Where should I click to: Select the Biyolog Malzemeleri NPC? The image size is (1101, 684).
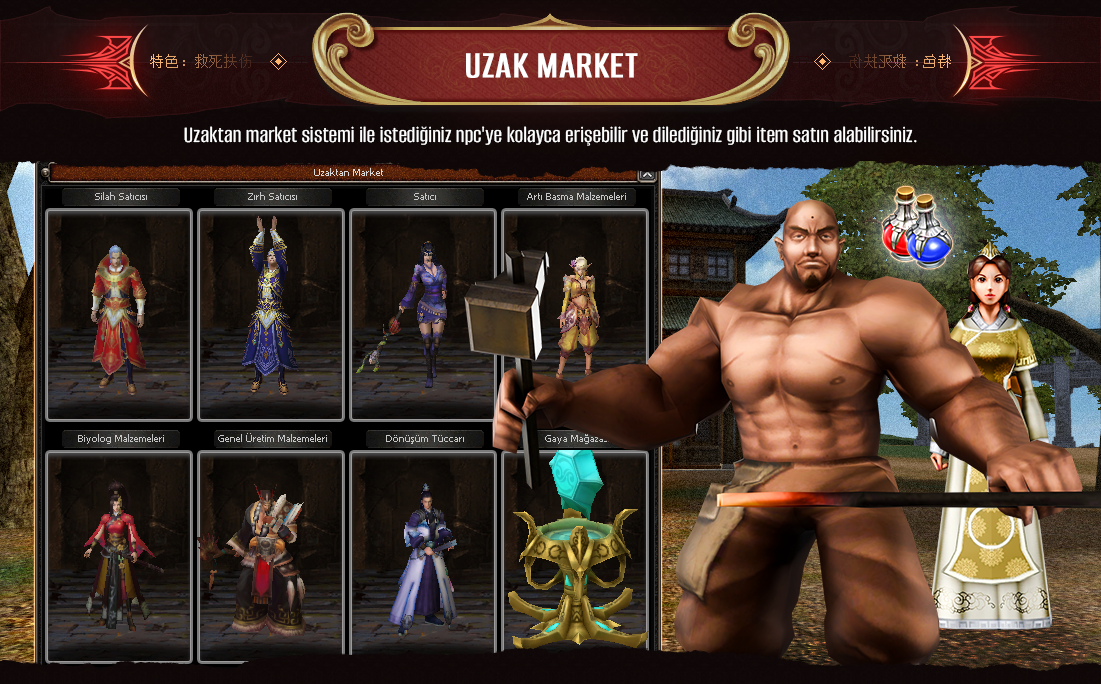coord(119,556)
